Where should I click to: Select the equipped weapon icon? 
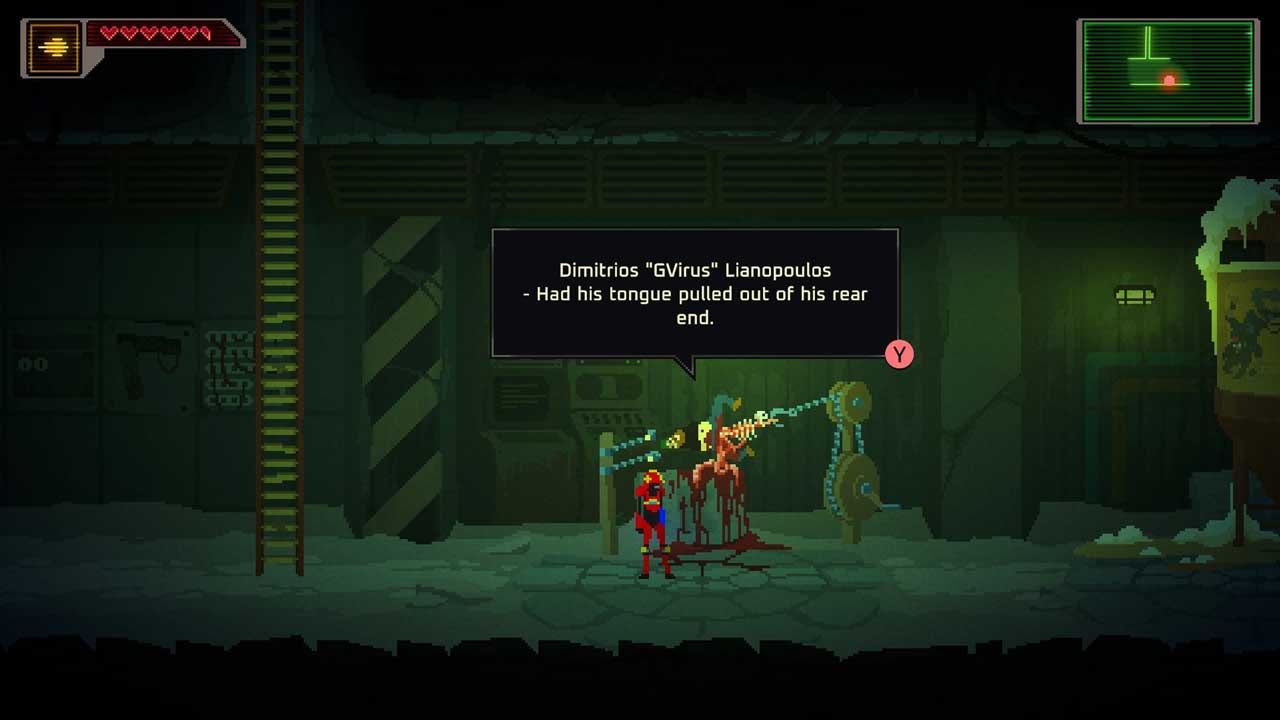pos(54,47)
